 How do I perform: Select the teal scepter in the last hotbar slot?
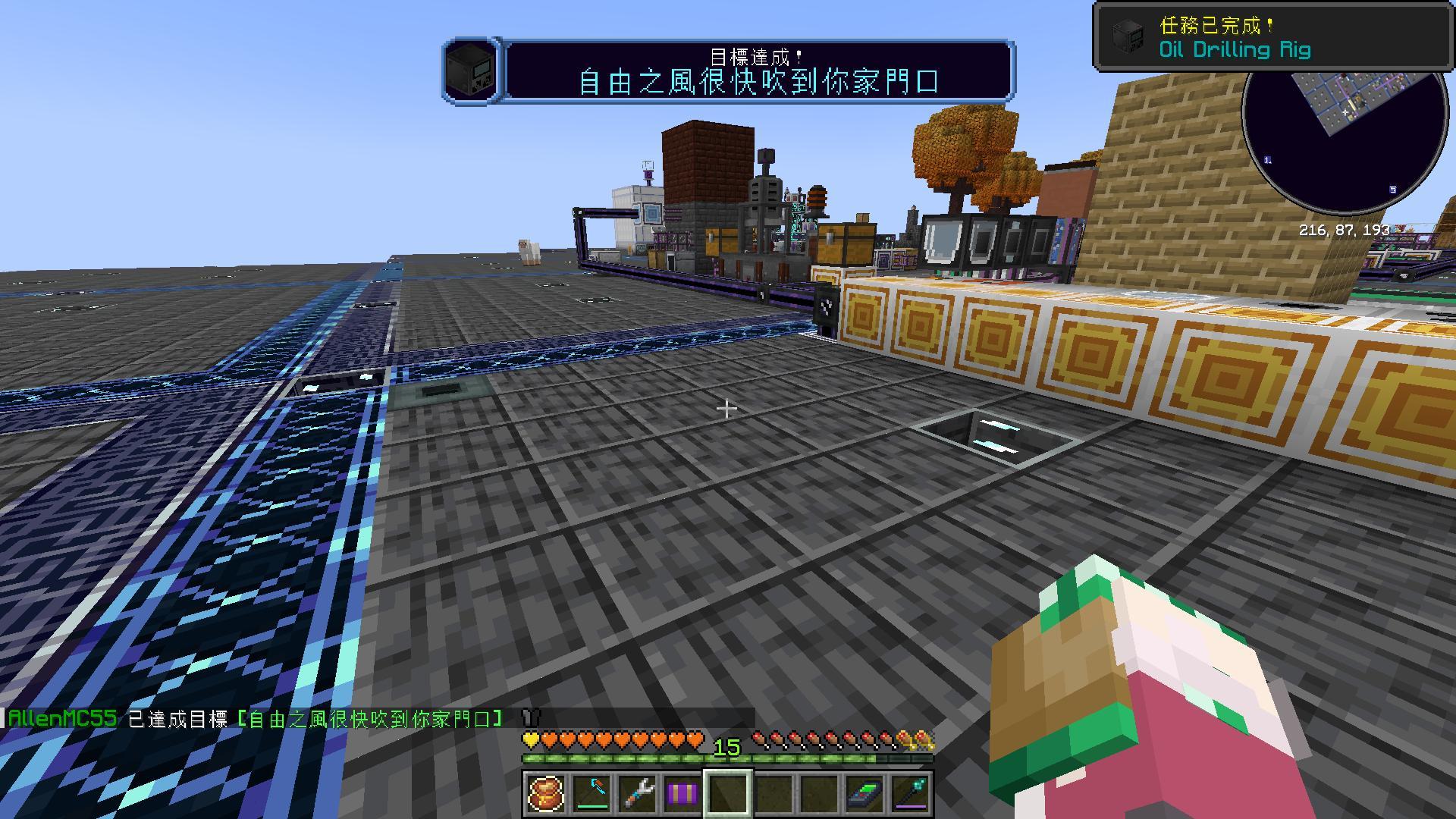[x=908, y=793]
